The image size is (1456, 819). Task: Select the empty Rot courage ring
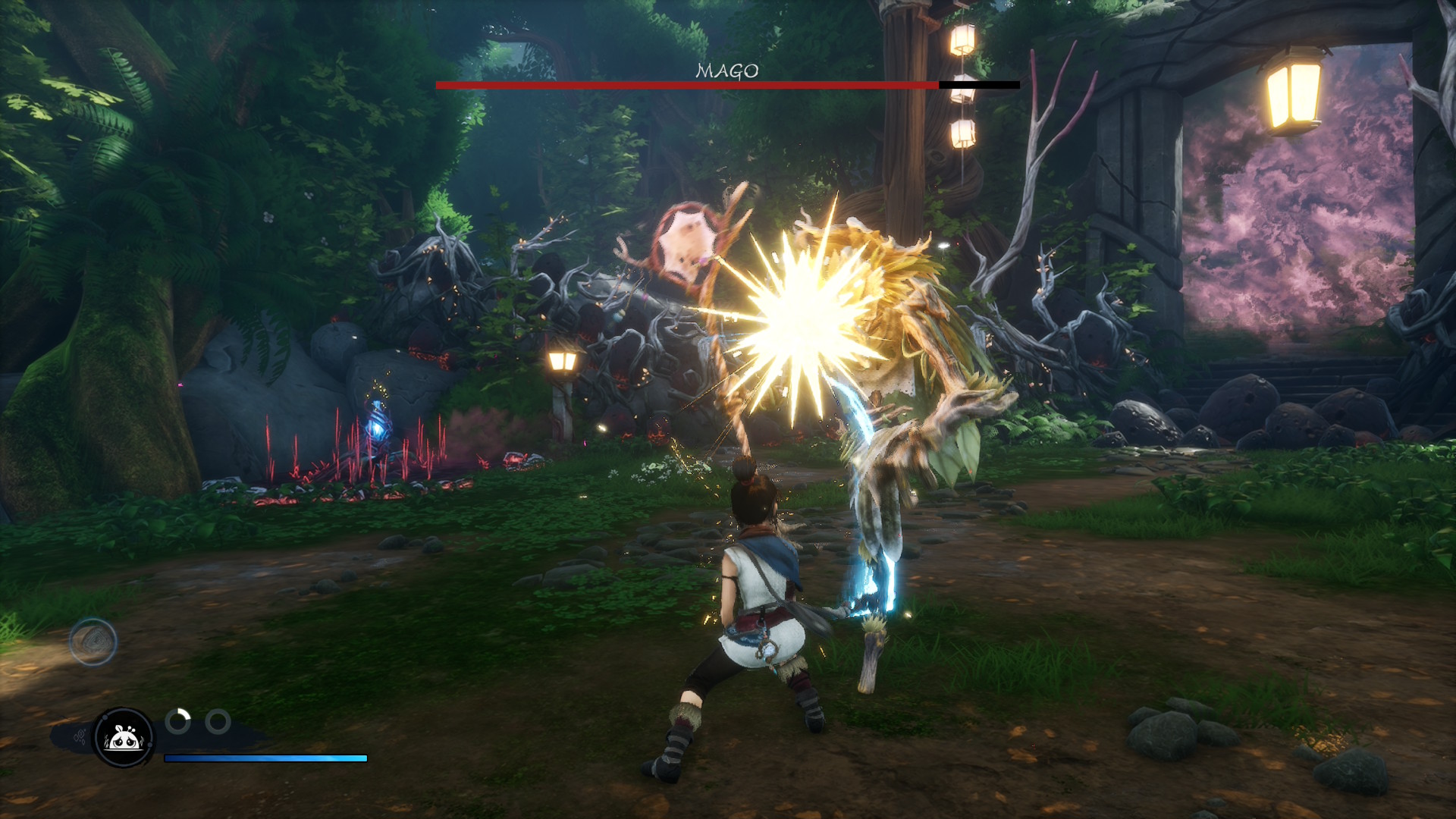click(x=218, y=721)
